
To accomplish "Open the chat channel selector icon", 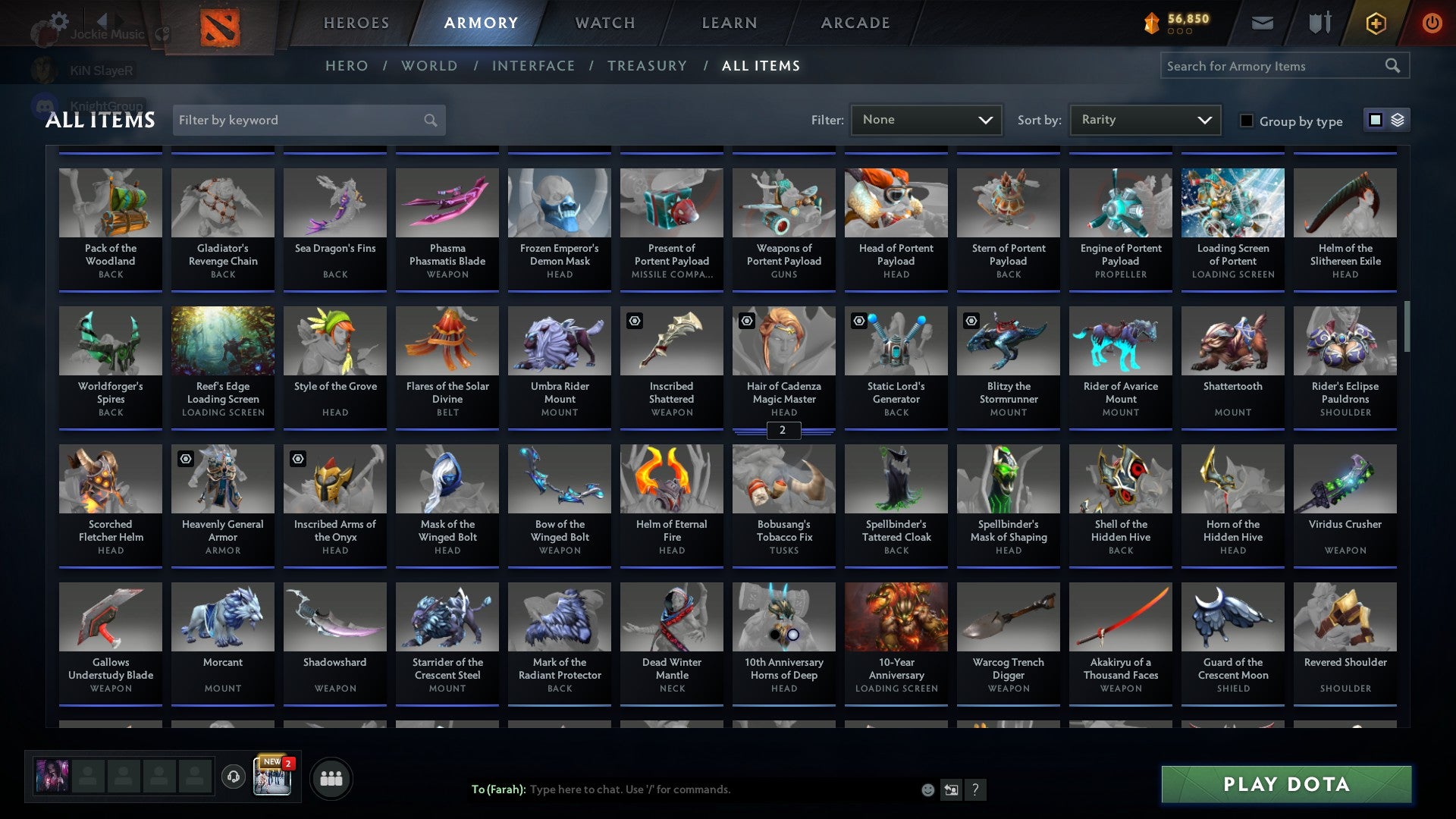I will coord(950,789).
